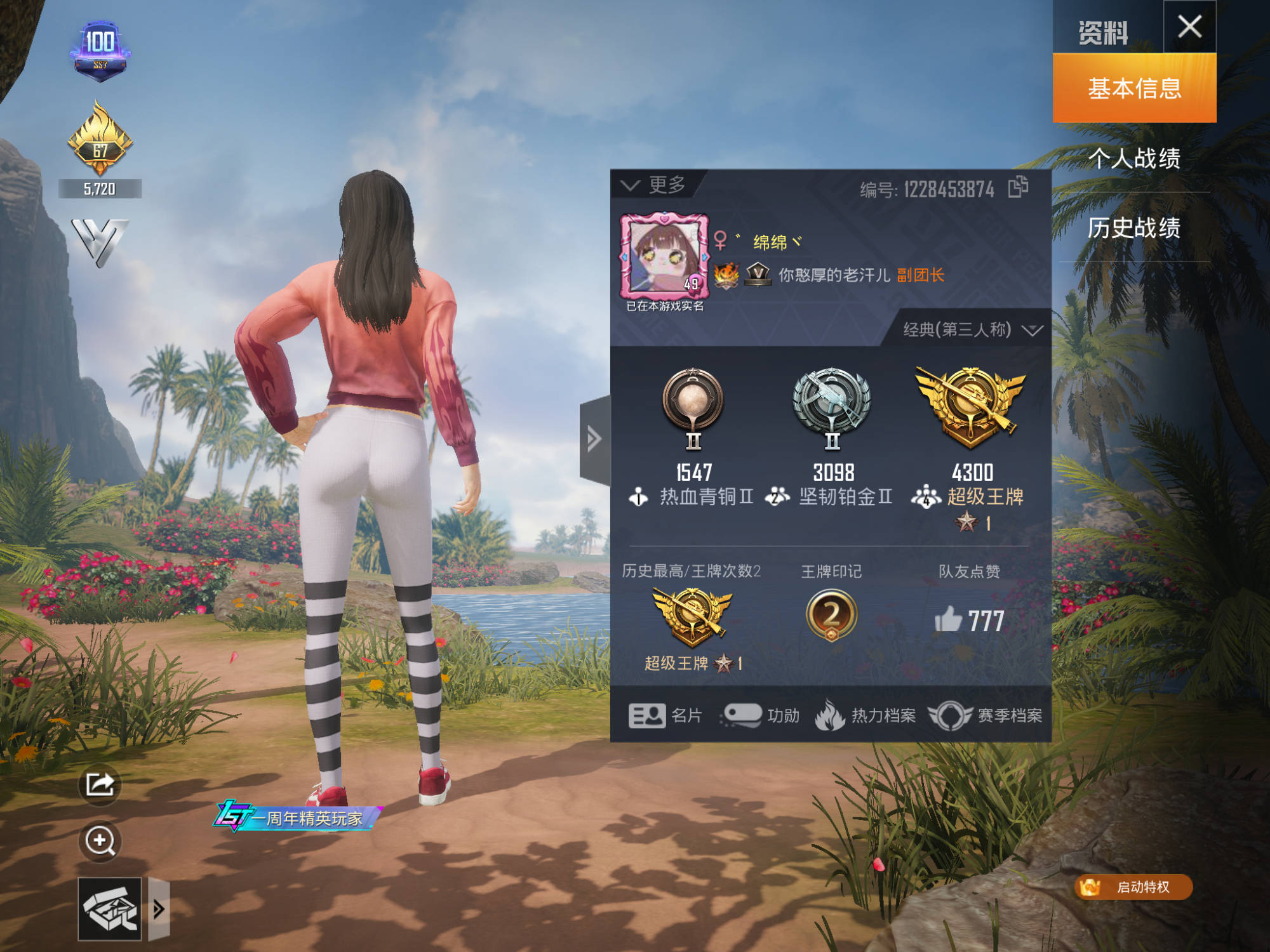Select the 一周年精英玩家 title tag
The height and width of the screenshot is (952, 1270).
coord(298,817)
